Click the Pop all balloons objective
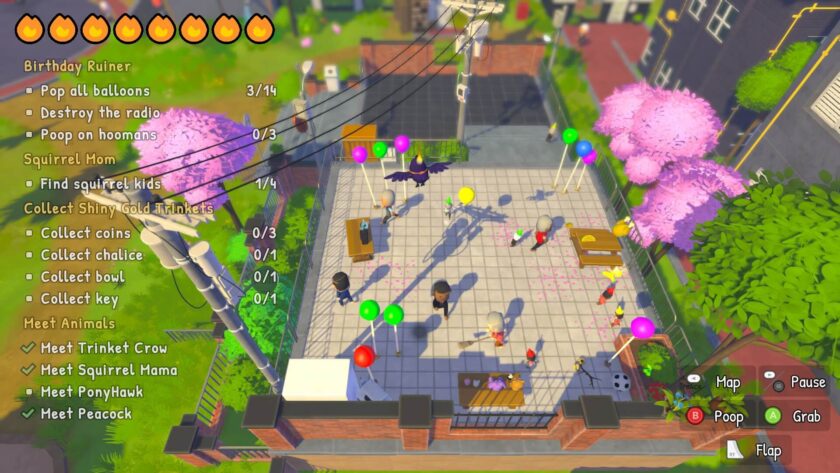The height and width of the screenshot is (473, 840). click(x=95, y=90)
